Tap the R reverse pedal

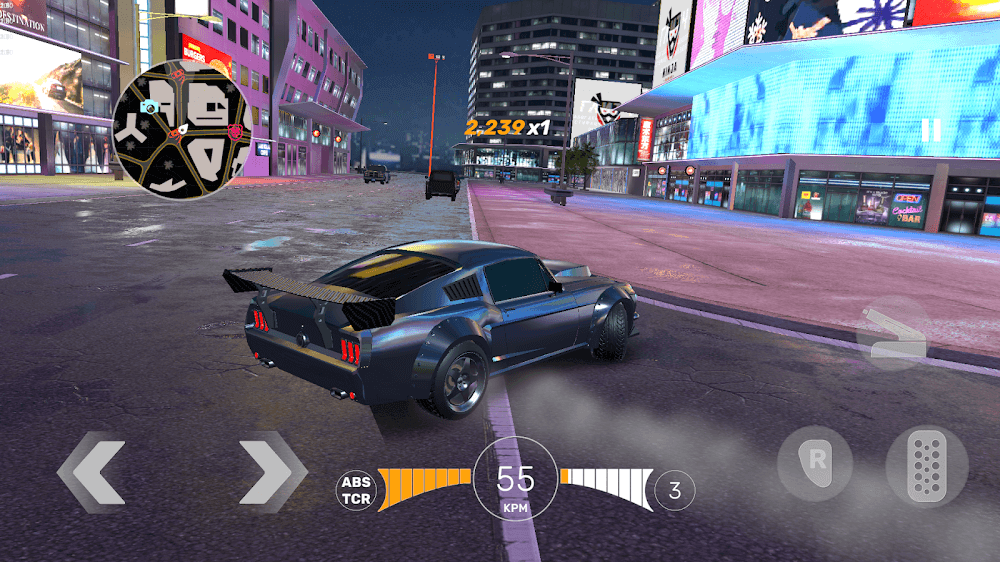(x=814, y=463)
